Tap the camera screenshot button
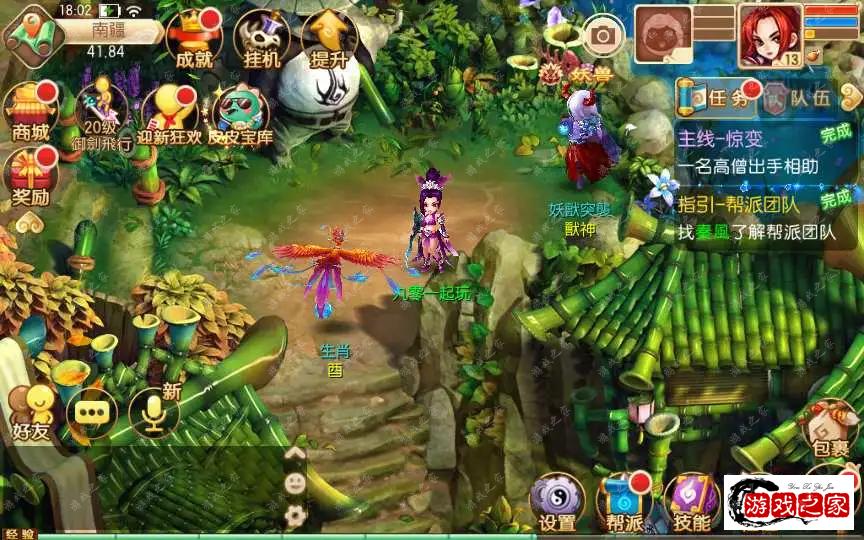 point(603,36)
